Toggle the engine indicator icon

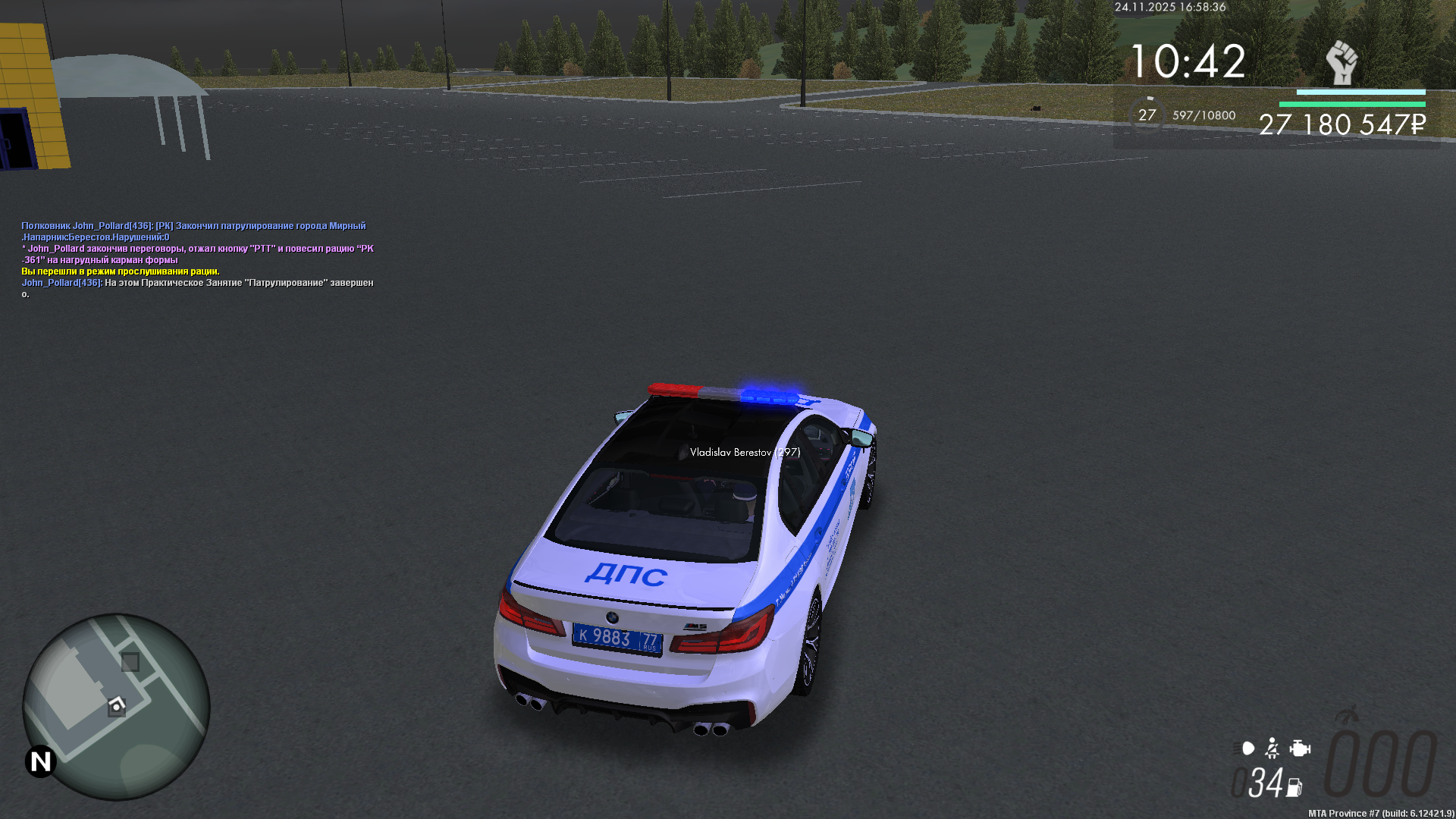(1300, 748)
